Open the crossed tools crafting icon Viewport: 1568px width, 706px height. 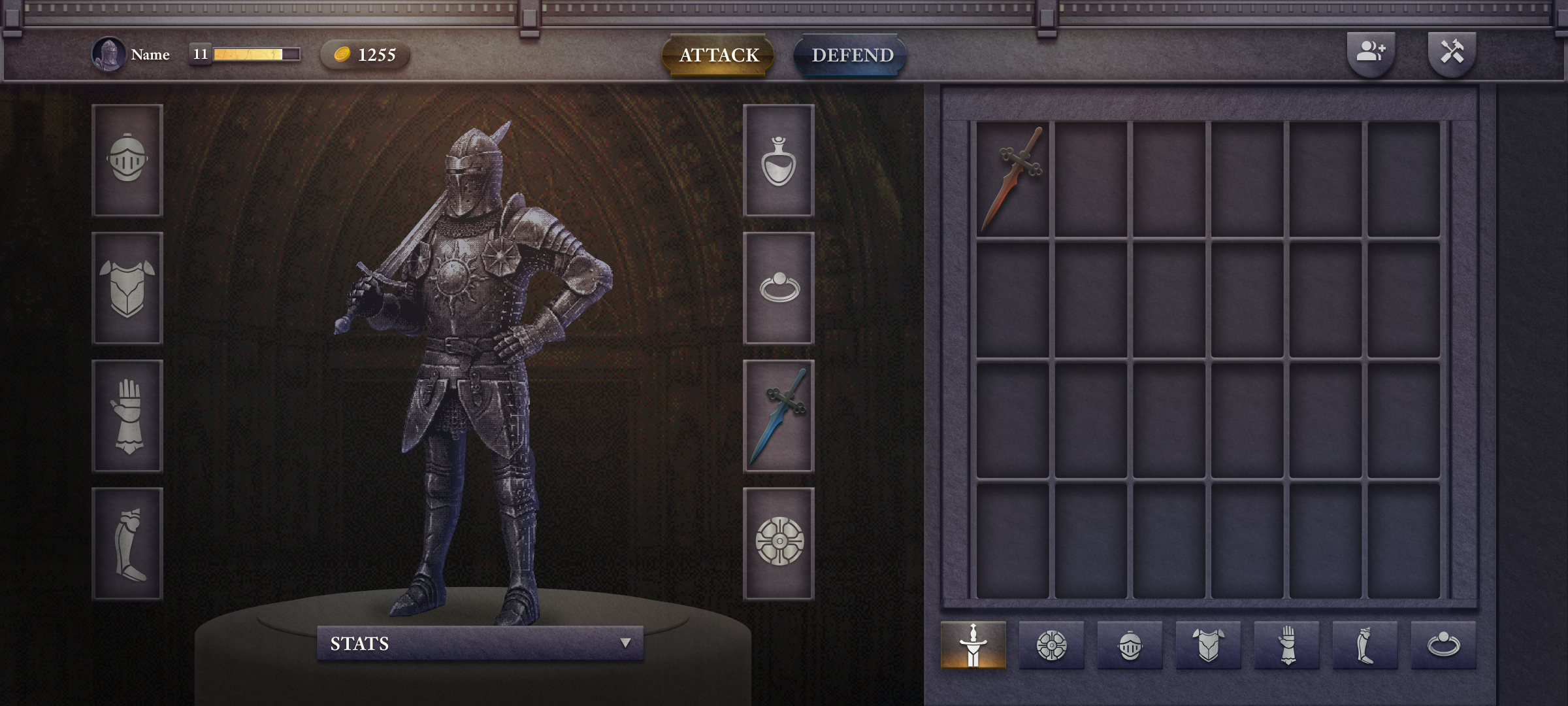[x=1452, y=52]
